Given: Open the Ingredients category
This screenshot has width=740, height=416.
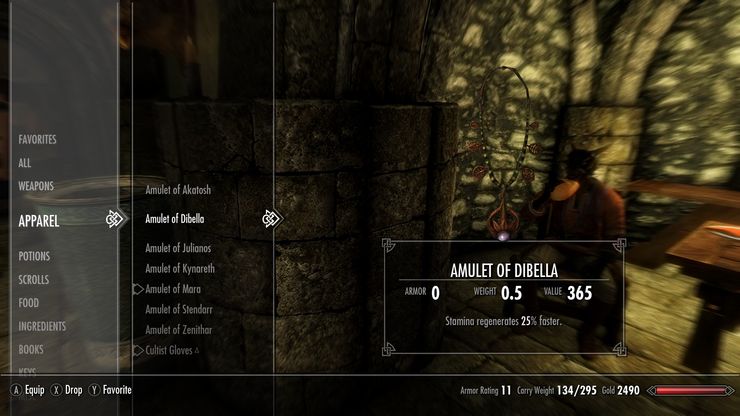Looking at the screenshot, I should tap(42, 326).
